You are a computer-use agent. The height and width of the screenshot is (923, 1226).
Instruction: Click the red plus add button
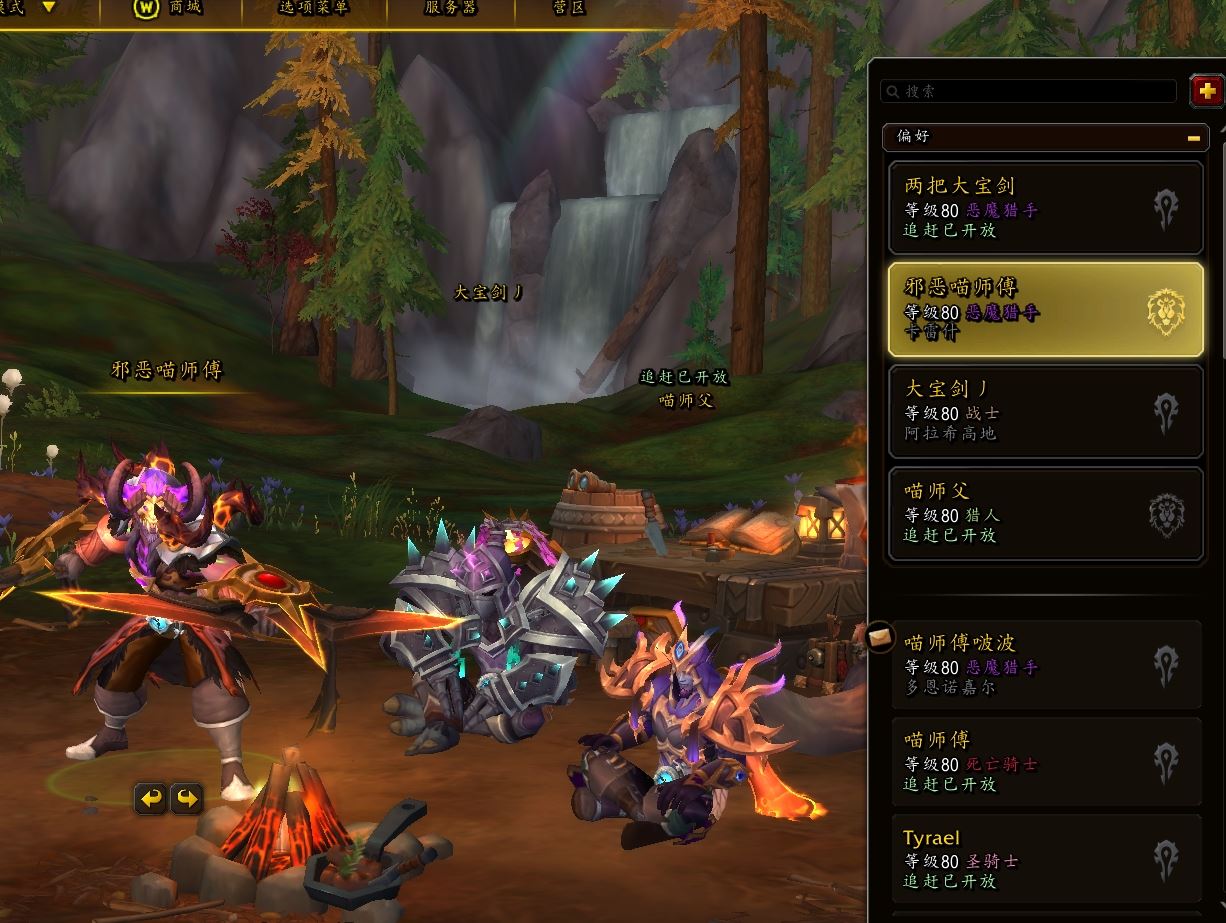(1207, 92)
